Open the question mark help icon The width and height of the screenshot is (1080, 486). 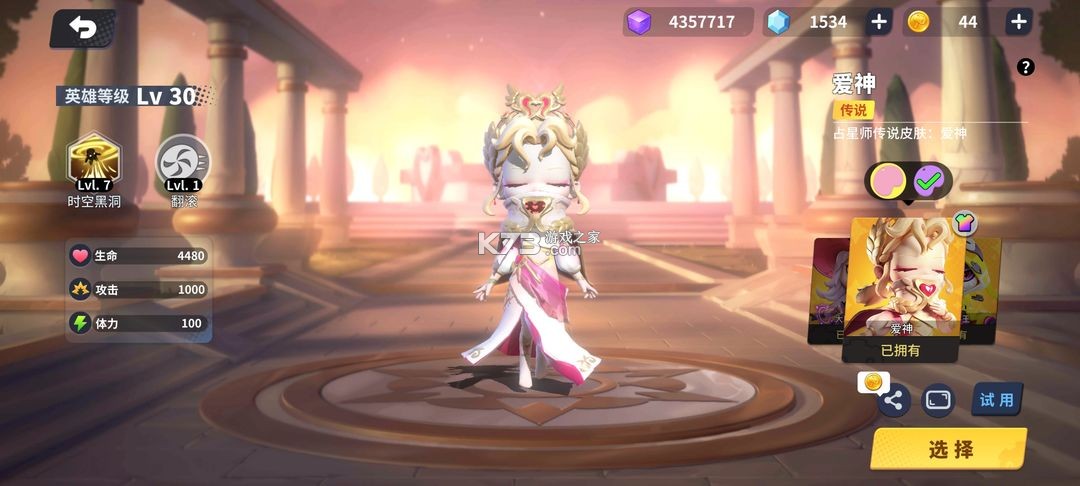(1025, 68)
